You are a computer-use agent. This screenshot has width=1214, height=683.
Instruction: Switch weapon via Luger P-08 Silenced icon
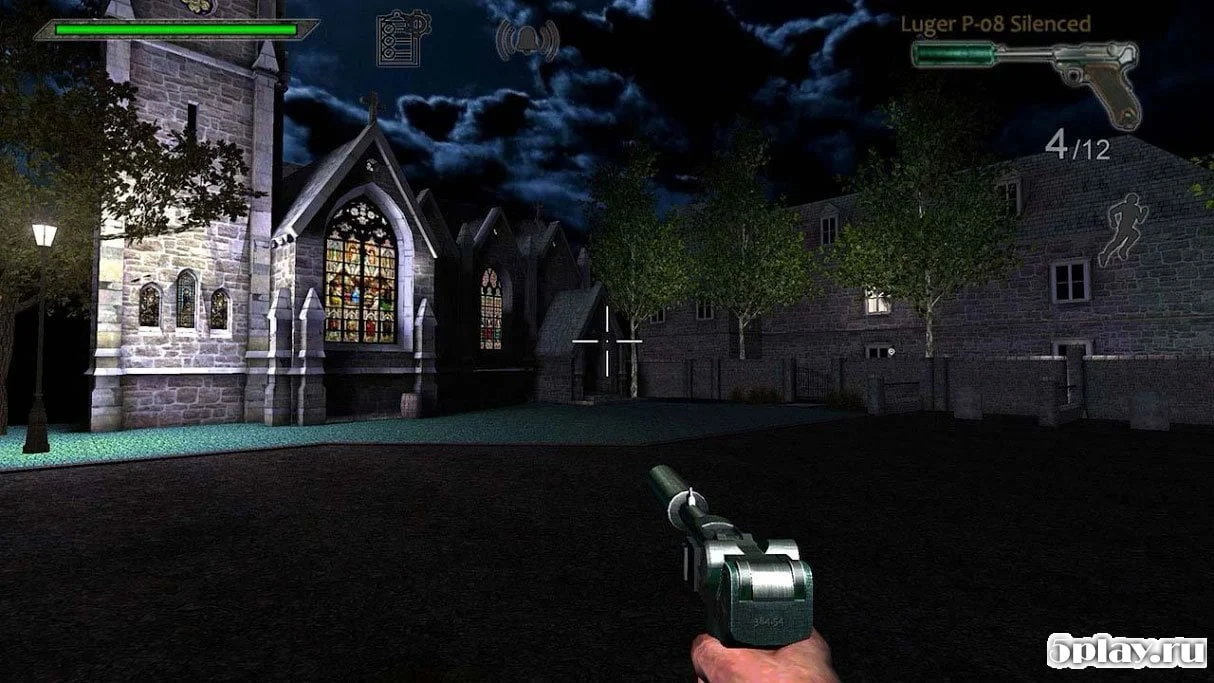[x=1028, y=72]
